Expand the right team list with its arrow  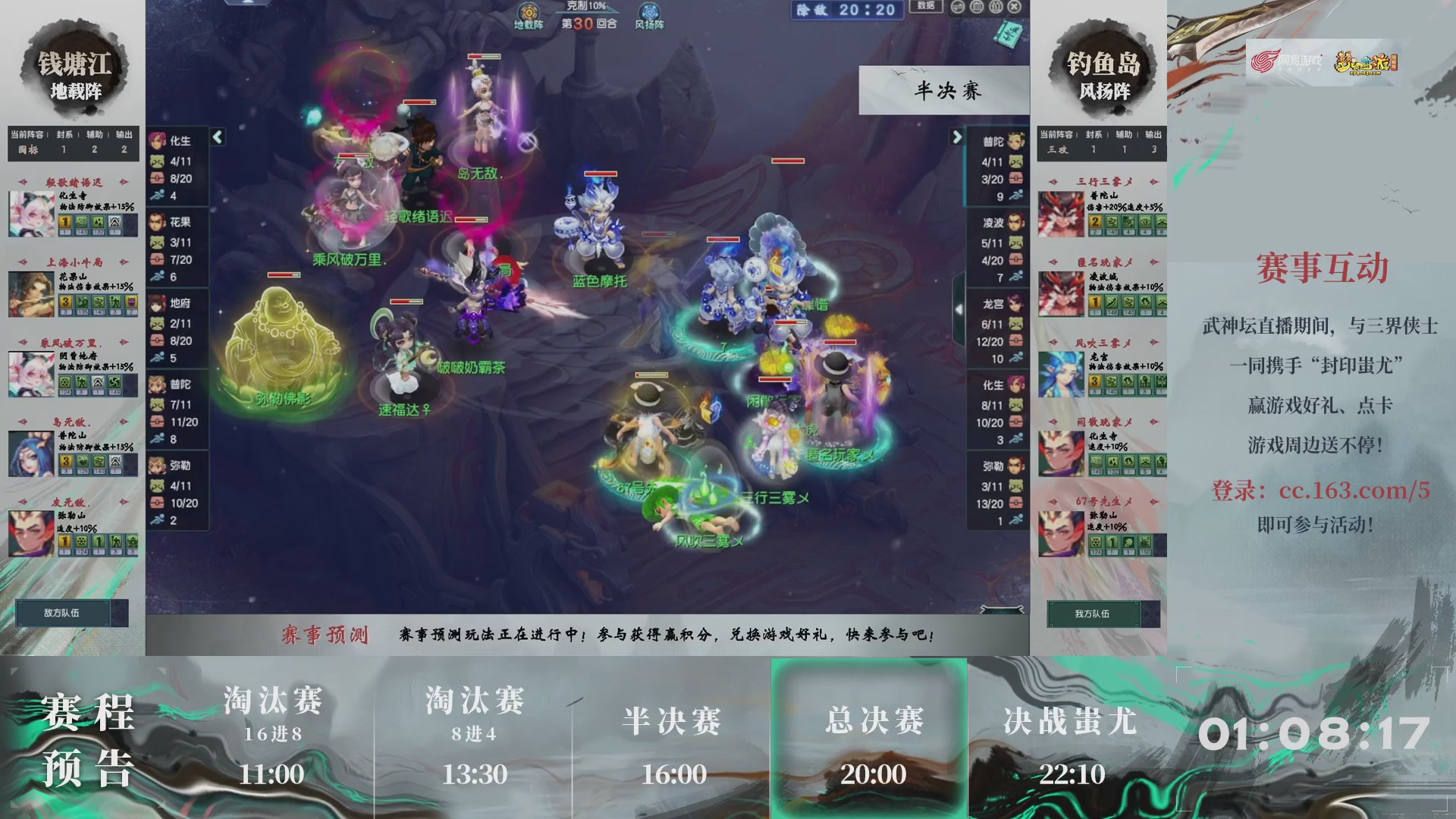(957, 138)
